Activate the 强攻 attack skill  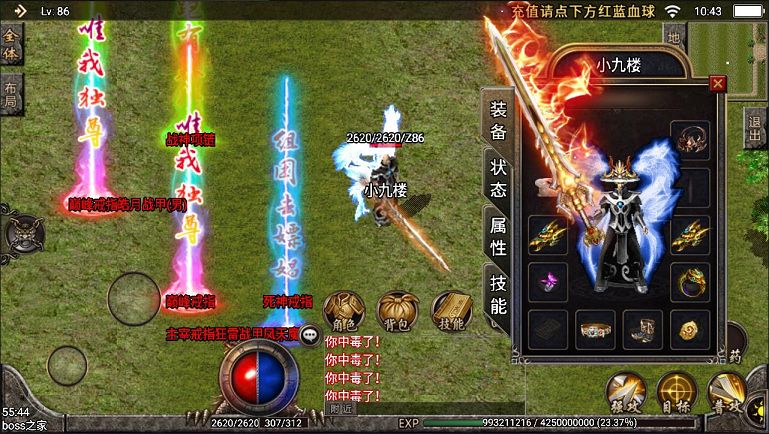click(x=625, y=393)
